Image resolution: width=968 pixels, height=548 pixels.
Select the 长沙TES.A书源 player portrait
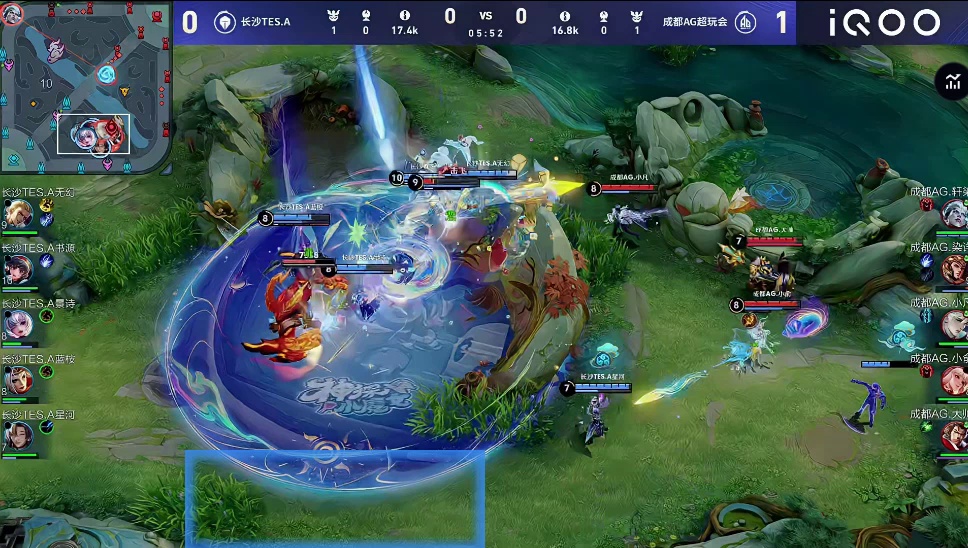coord(18,269)
